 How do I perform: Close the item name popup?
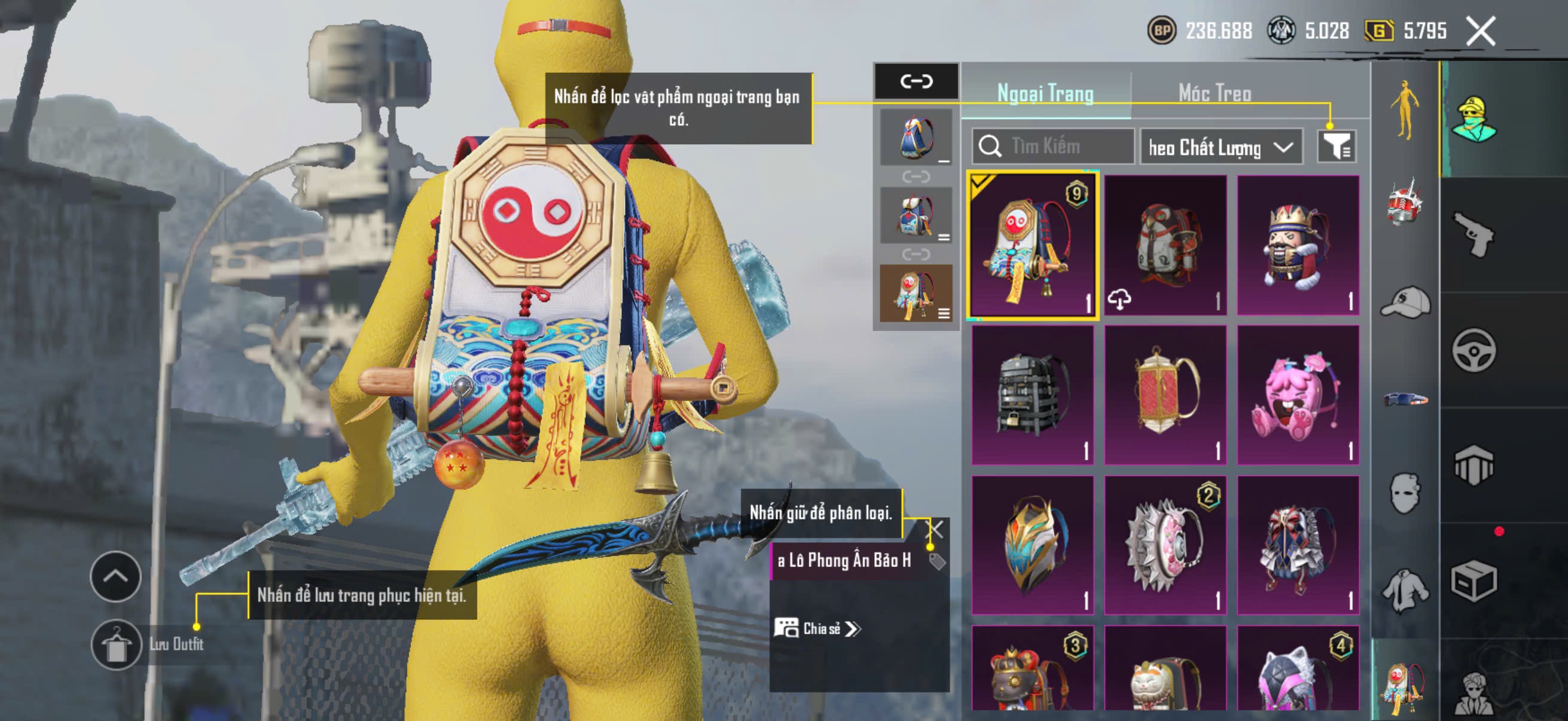tap(934, 528)
